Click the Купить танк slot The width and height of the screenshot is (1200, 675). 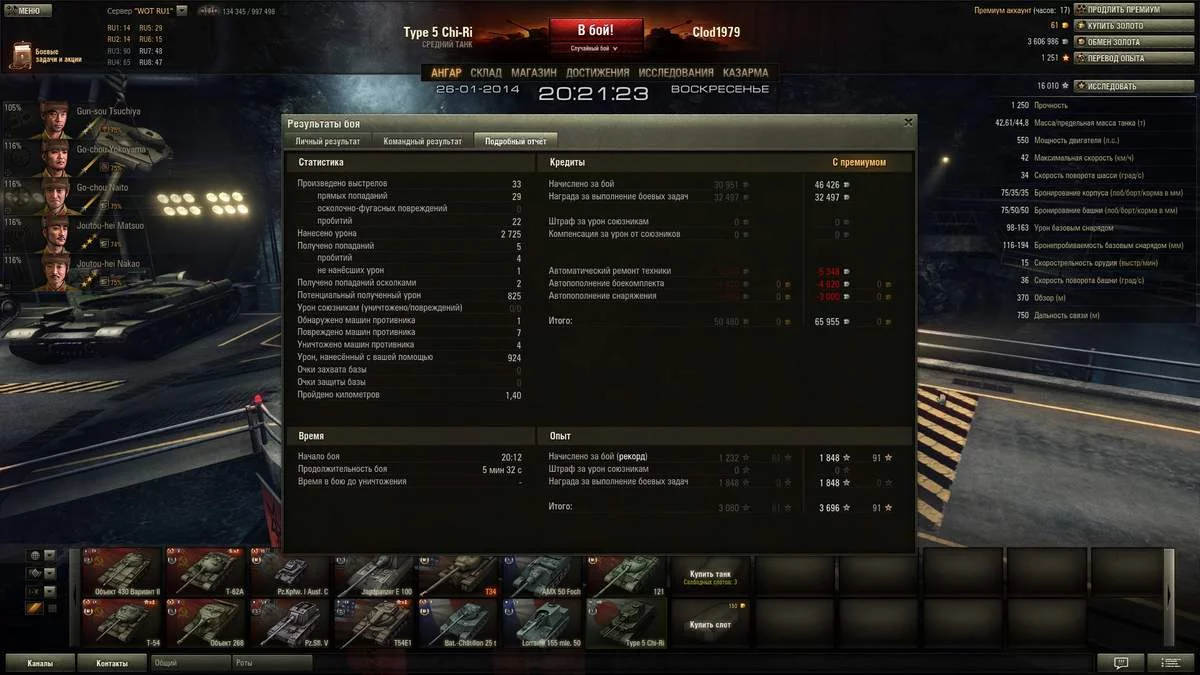[709, 575]
